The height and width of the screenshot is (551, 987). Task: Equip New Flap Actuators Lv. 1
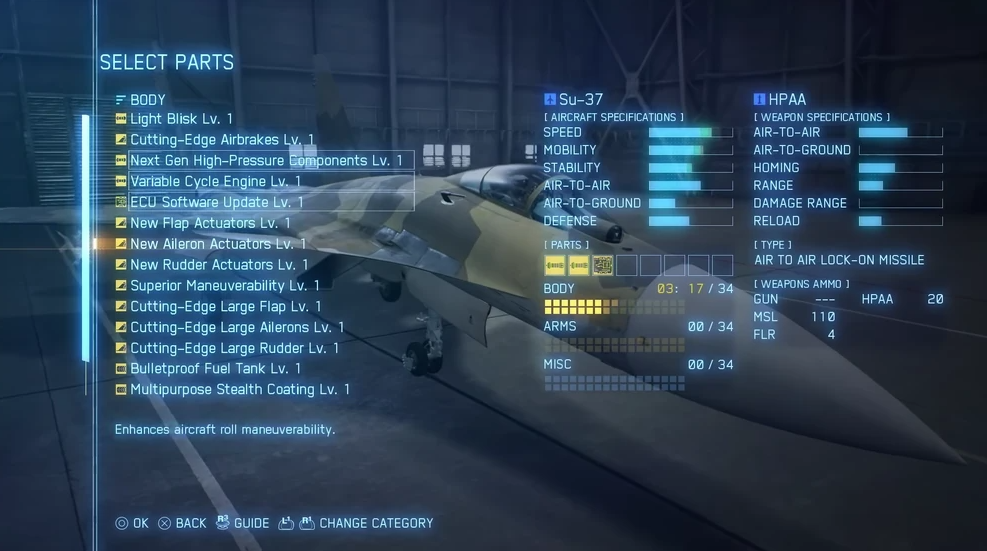coord(210,223)
